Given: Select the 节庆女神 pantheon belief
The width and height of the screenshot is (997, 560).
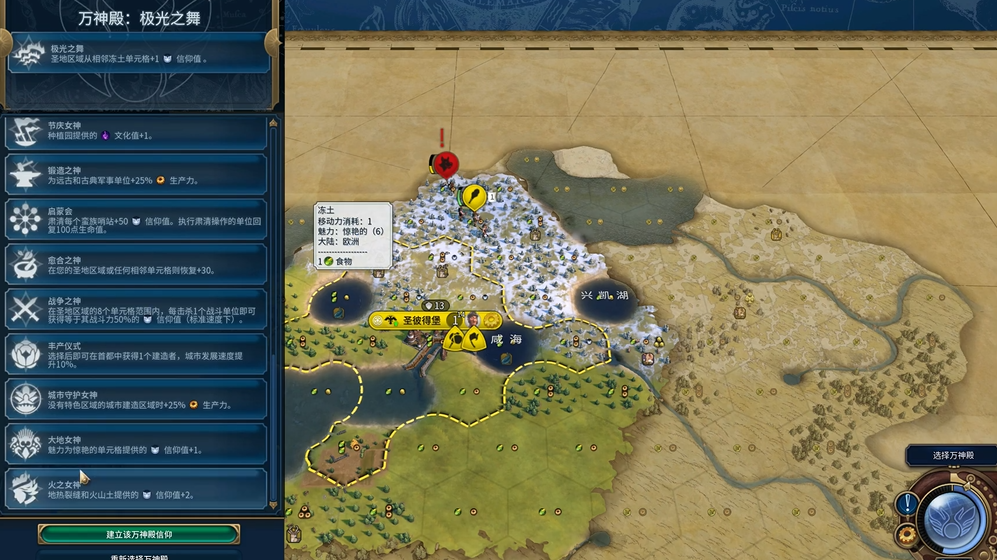Looking at the screenshot, I should click(x=137, y=131).
